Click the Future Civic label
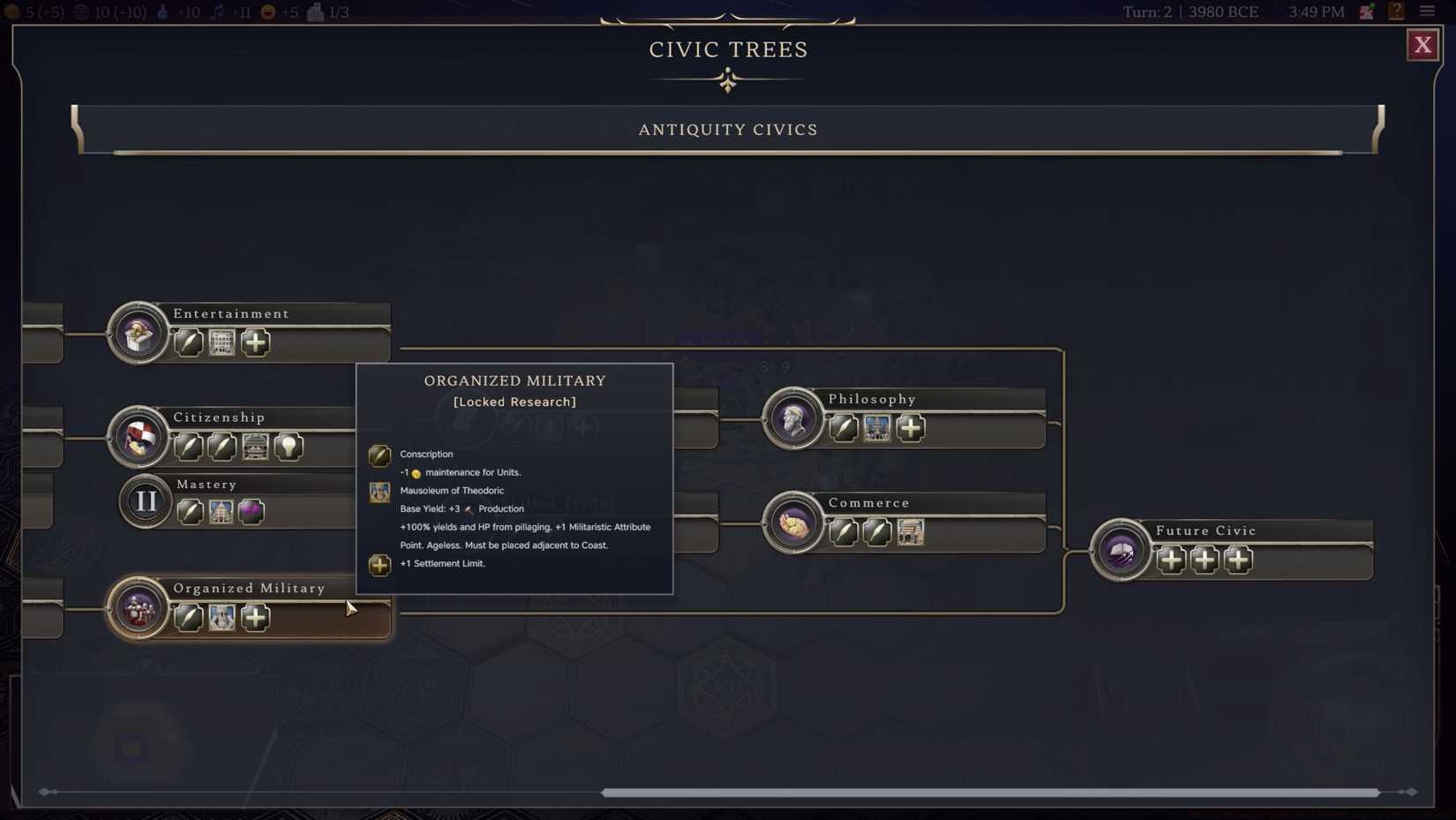Image resolution: width=1456 pixels, height=820 pixels. 1205,530
